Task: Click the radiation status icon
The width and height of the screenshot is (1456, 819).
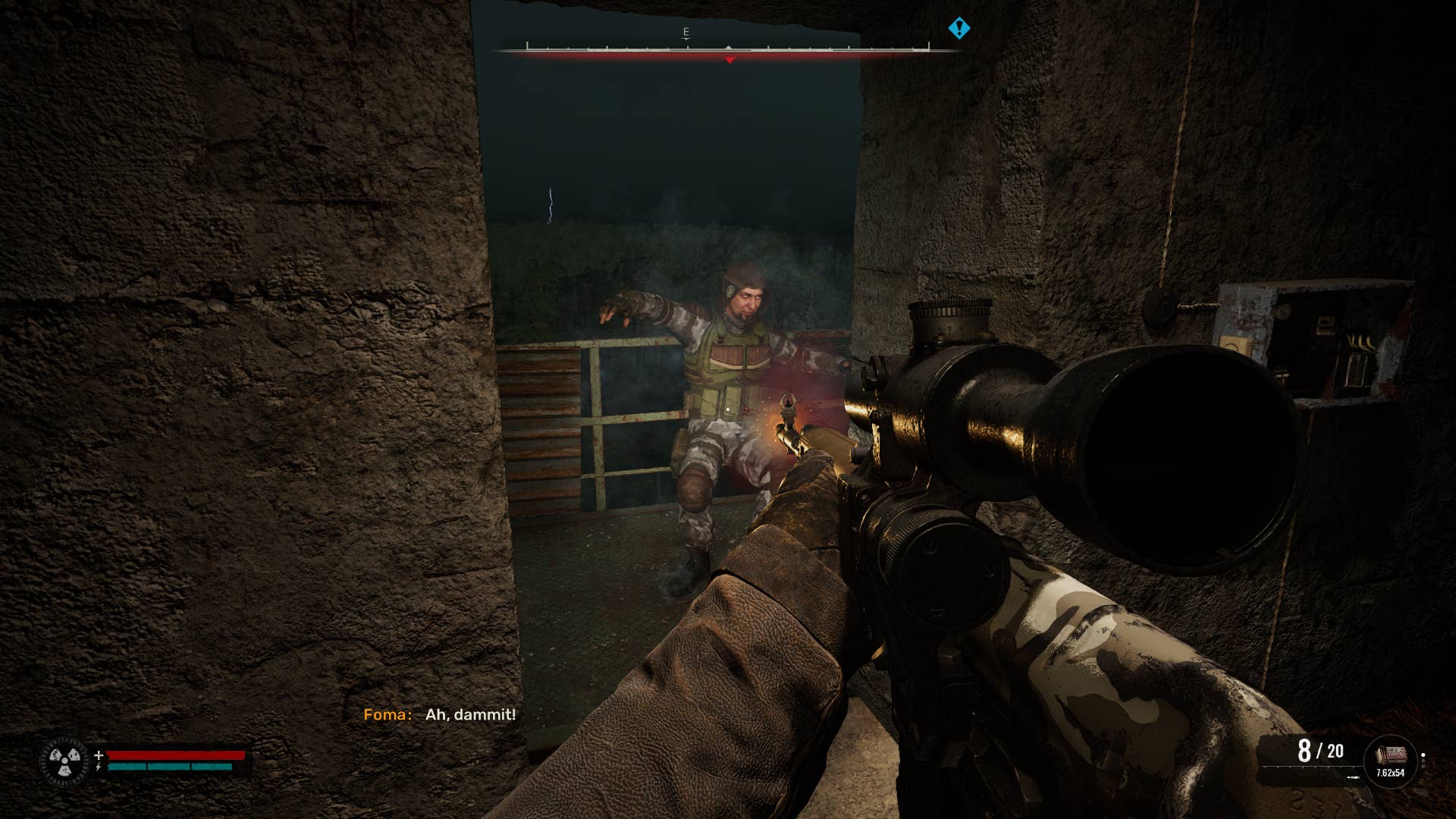Action: pyautogui.click(x=64, y=761)
